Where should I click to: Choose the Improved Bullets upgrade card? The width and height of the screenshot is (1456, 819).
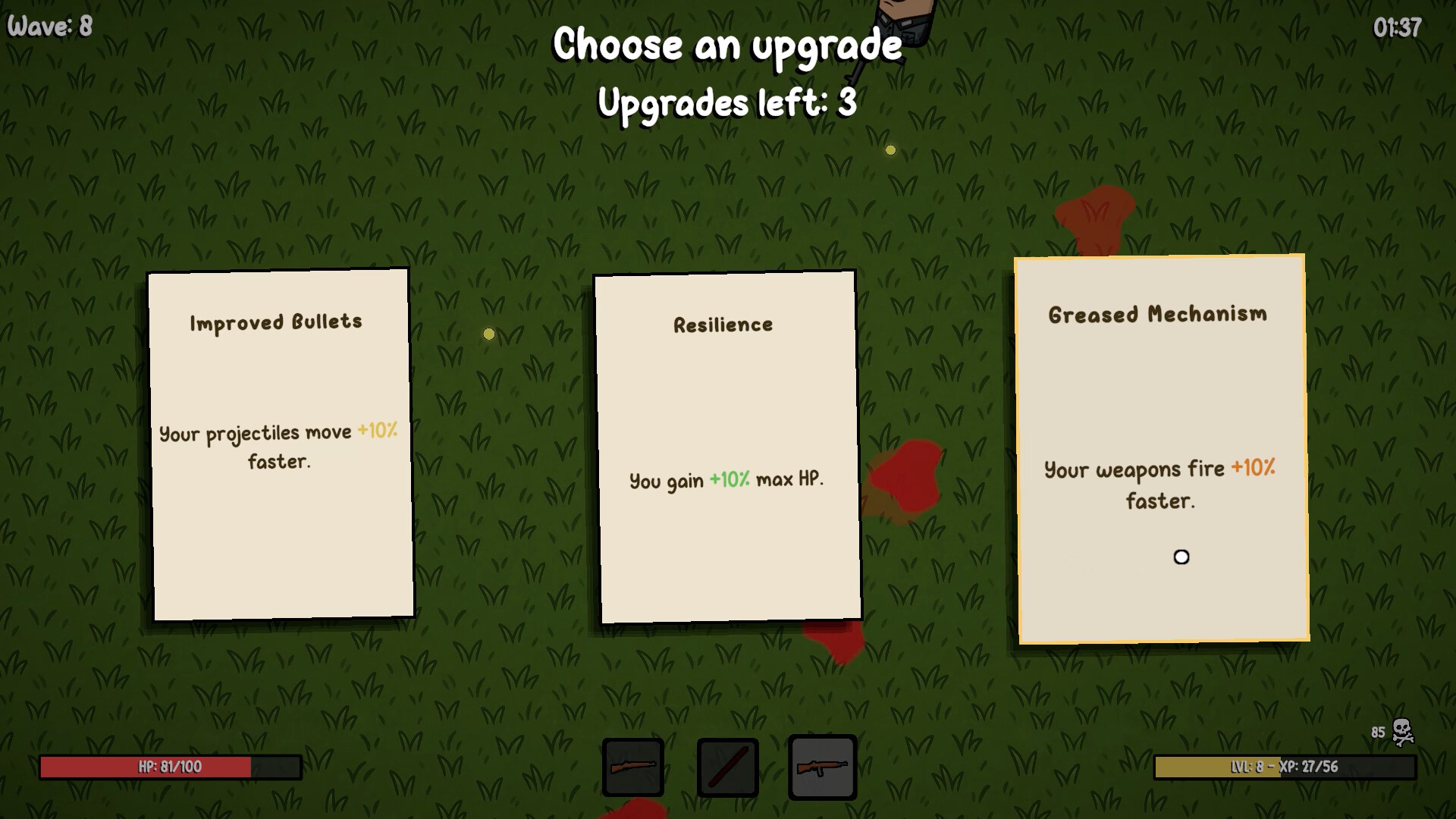tap(281, 444)
